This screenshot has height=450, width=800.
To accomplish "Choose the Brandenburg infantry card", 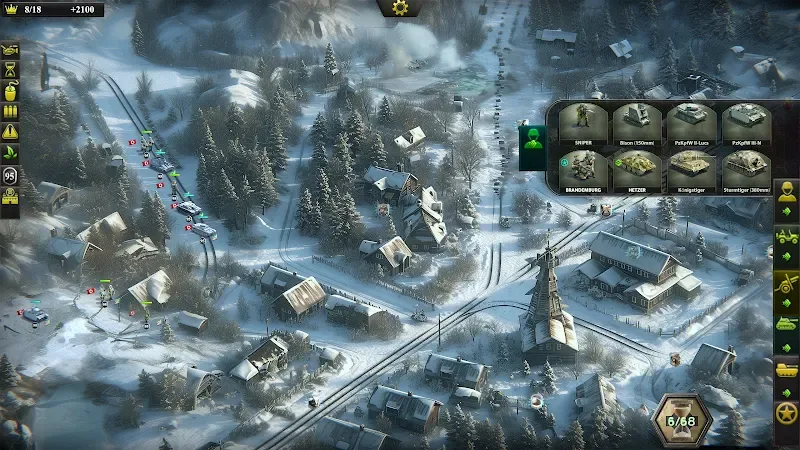I will (x=581, y=170).
